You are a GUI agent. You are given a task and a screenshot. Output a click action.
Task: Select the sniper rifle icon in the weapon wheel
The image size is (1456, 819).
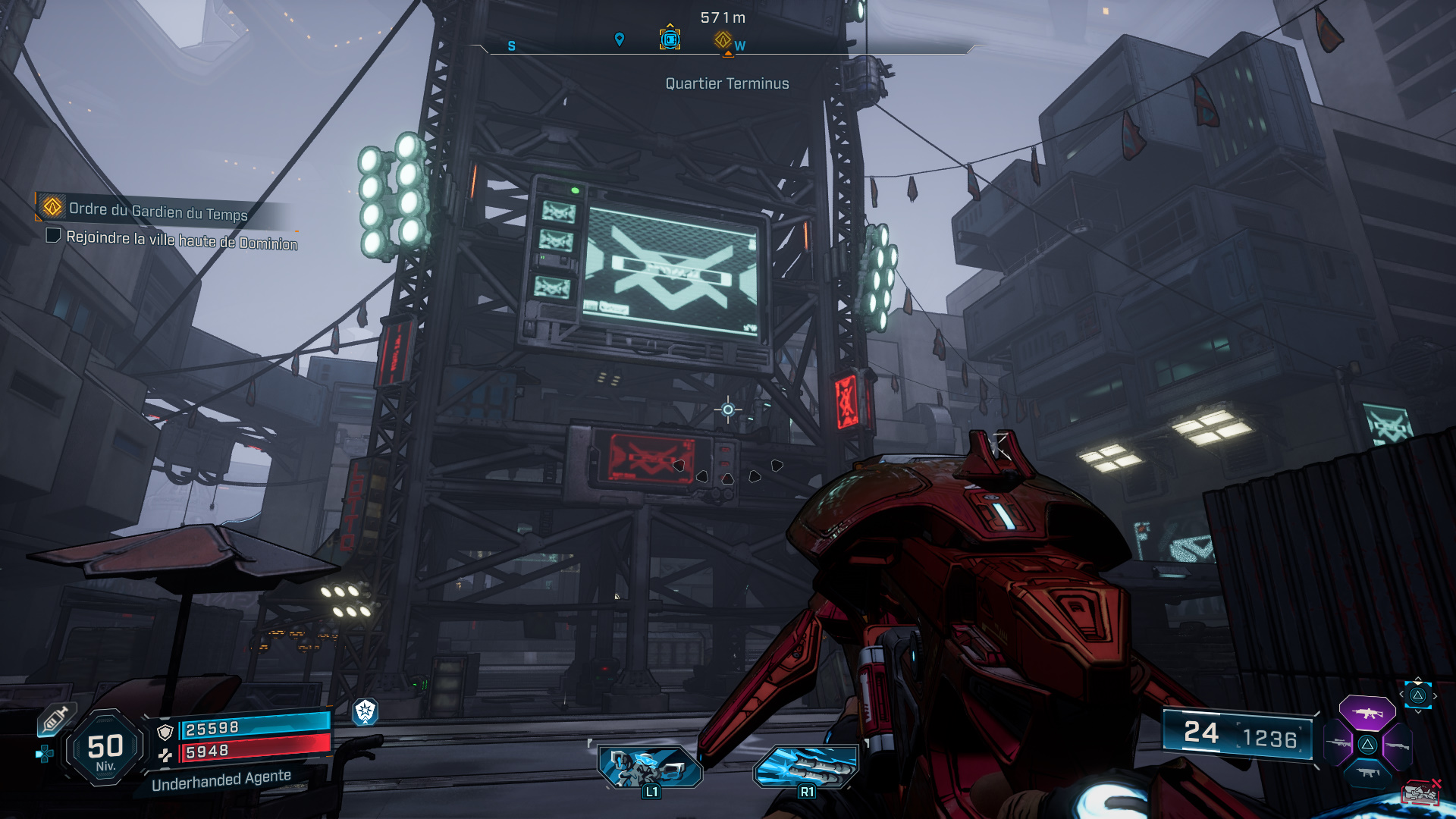coord(1338,742)
